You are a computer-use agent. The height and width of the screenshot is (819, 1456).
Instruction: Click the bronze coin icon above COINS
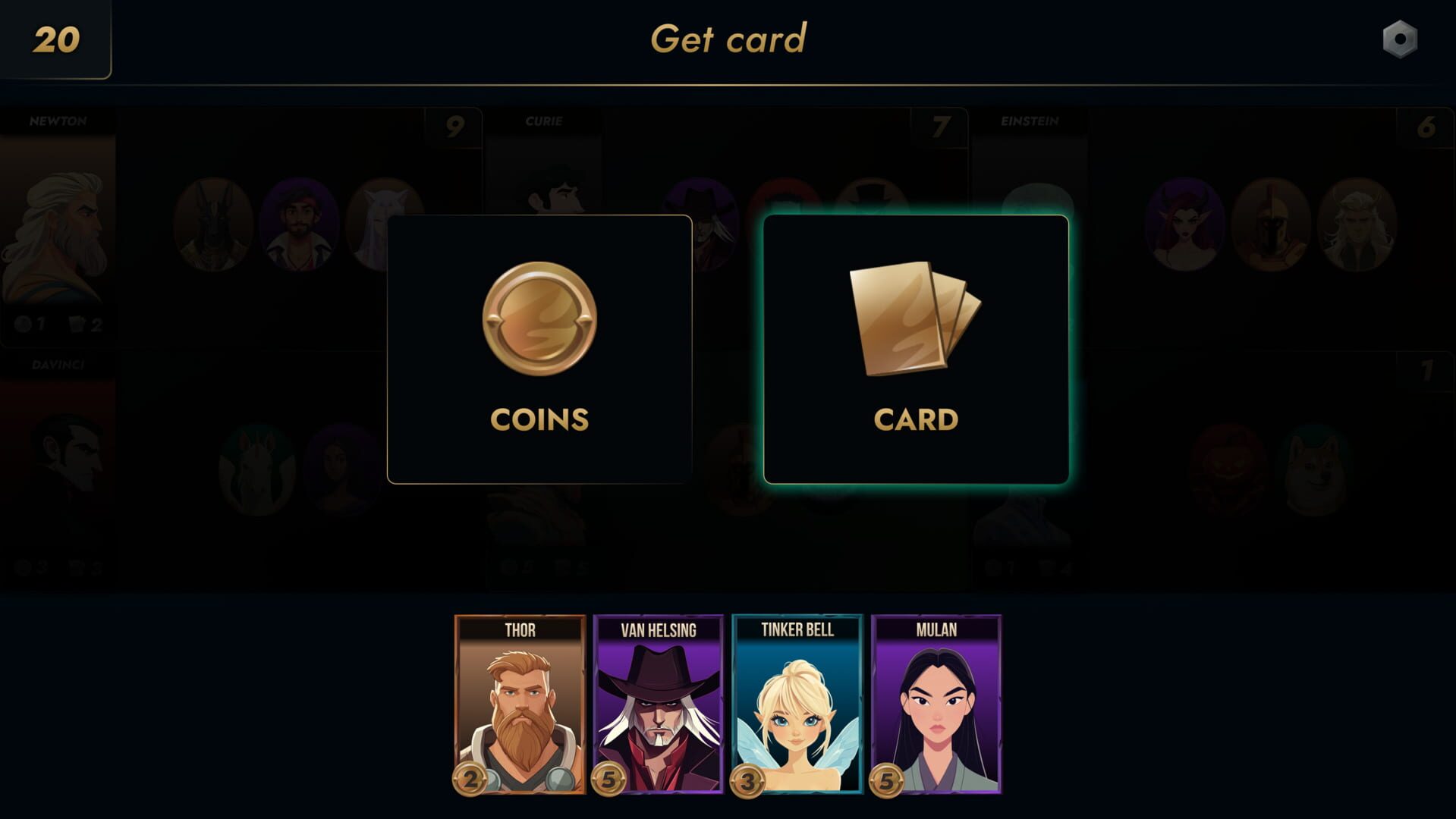[539, 319]
